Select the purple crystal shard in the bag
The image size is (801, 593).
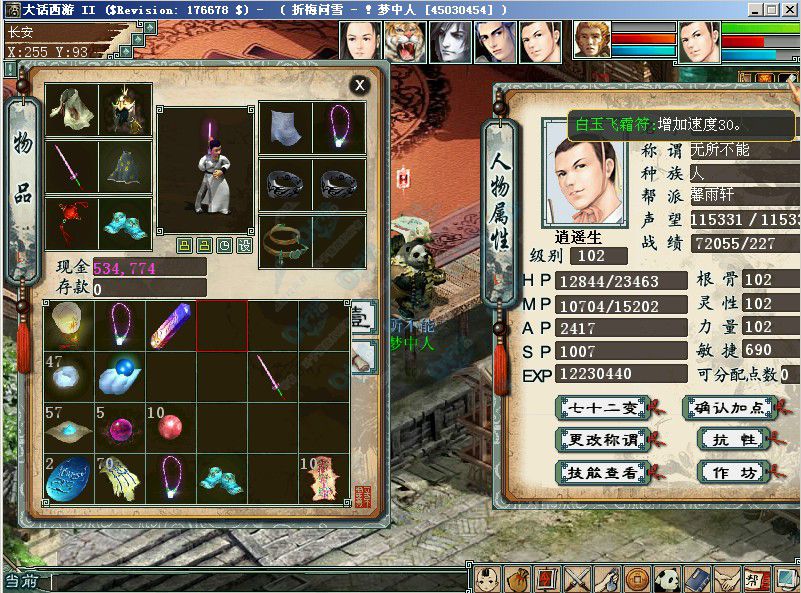[171, 325]
